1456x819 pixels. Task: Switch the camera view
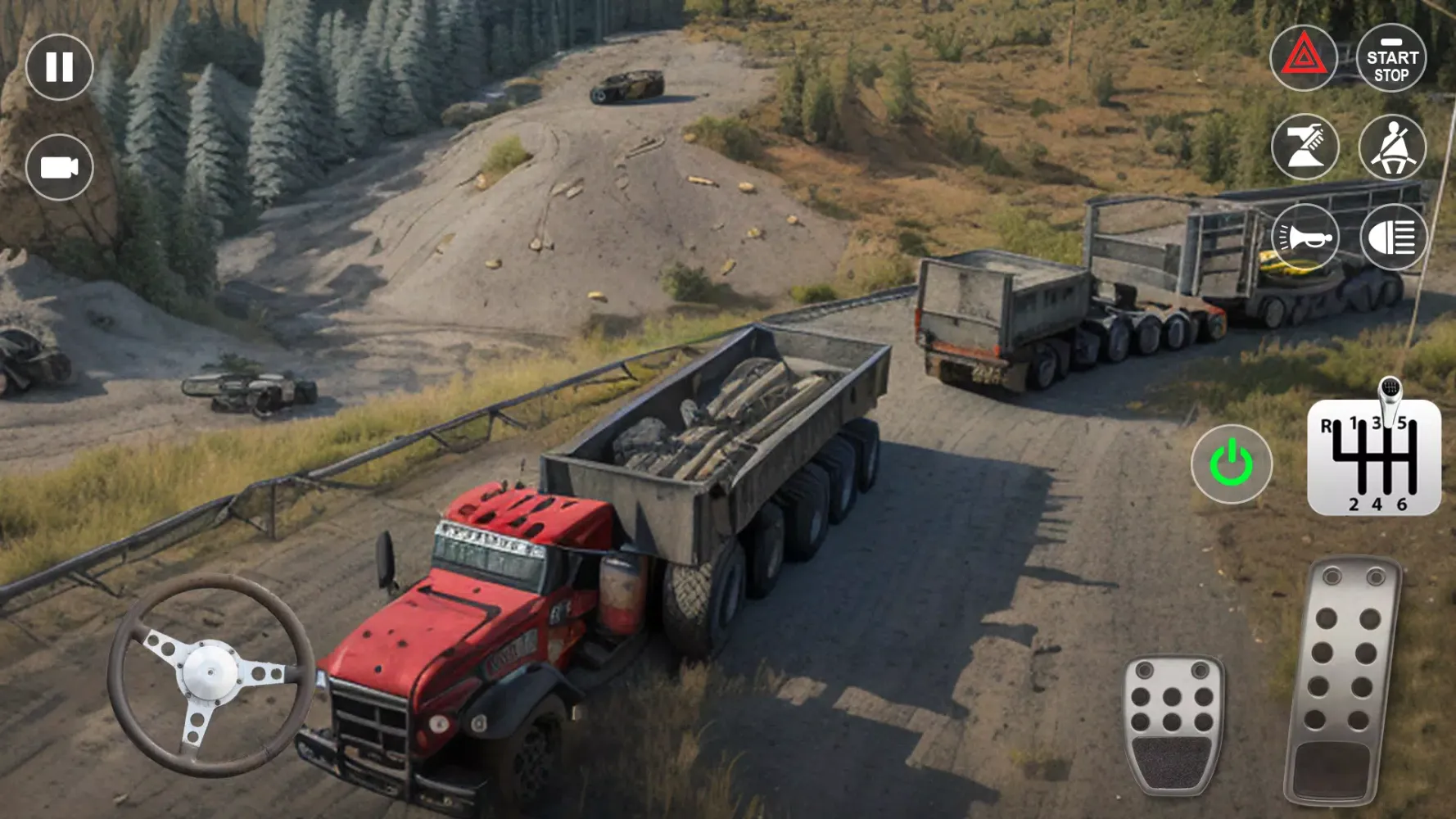click(59, 167)
